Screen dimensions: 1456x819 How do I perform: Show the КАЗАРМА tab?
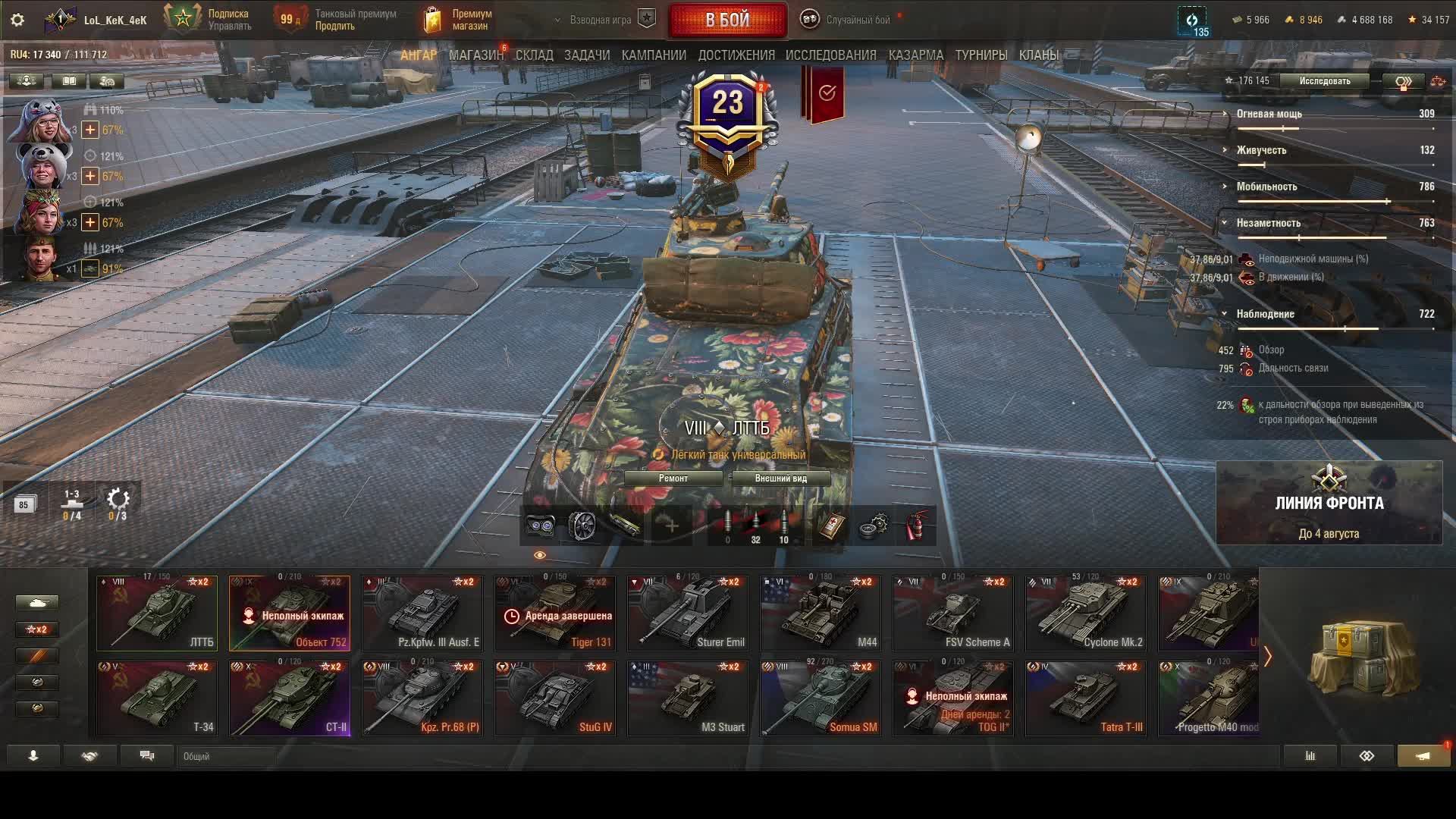(915, 55)
